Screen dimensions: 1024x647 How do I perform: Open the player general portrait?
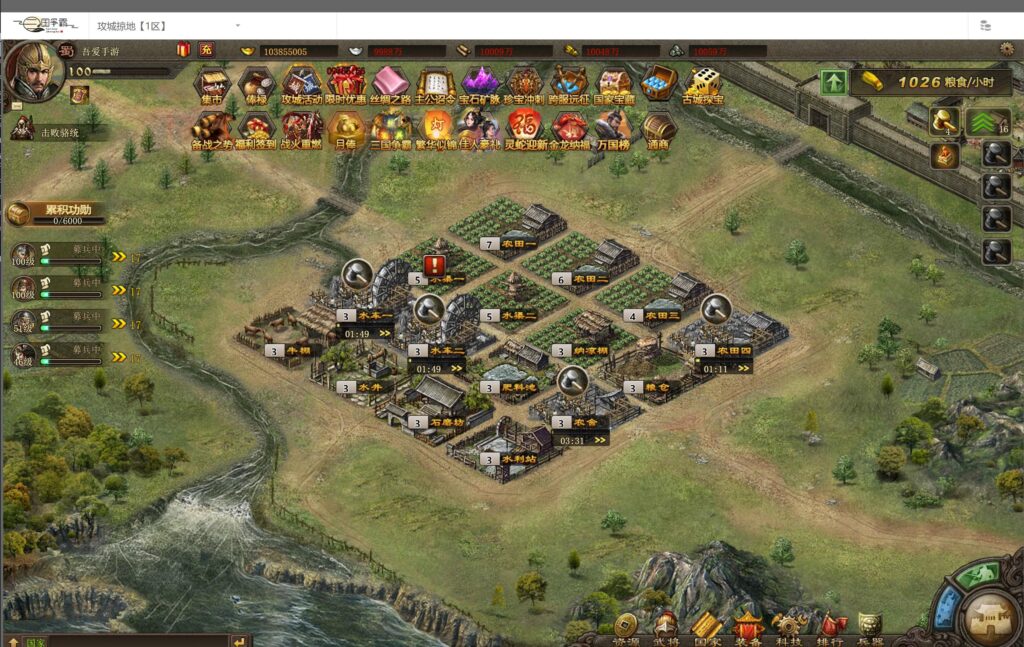[x=35, y=68]
